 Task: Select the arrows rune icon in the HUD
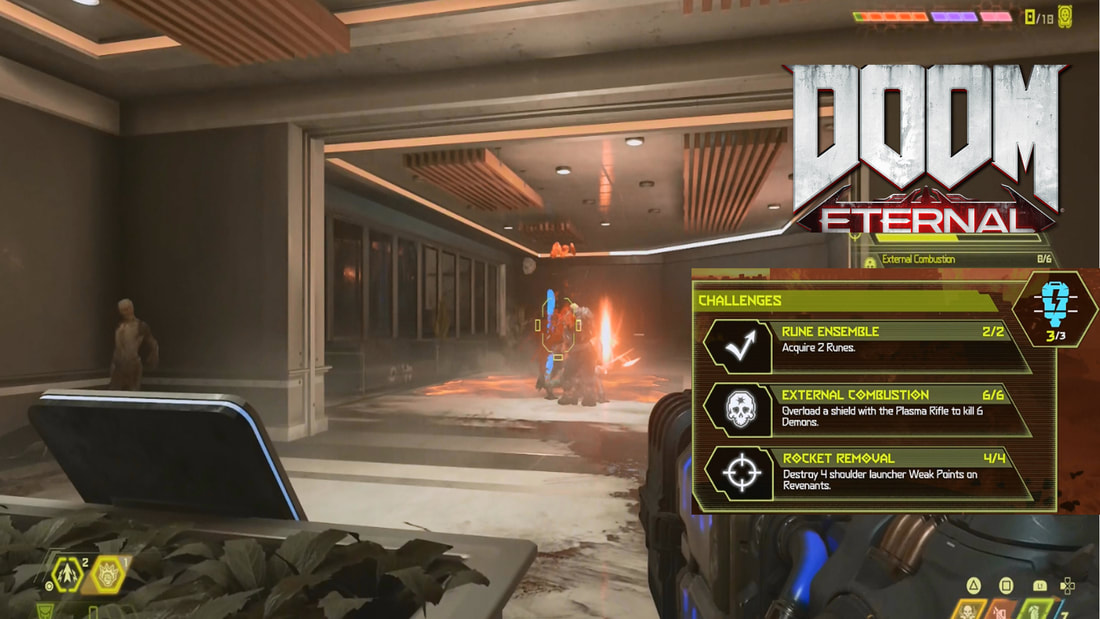click(65, 574)
